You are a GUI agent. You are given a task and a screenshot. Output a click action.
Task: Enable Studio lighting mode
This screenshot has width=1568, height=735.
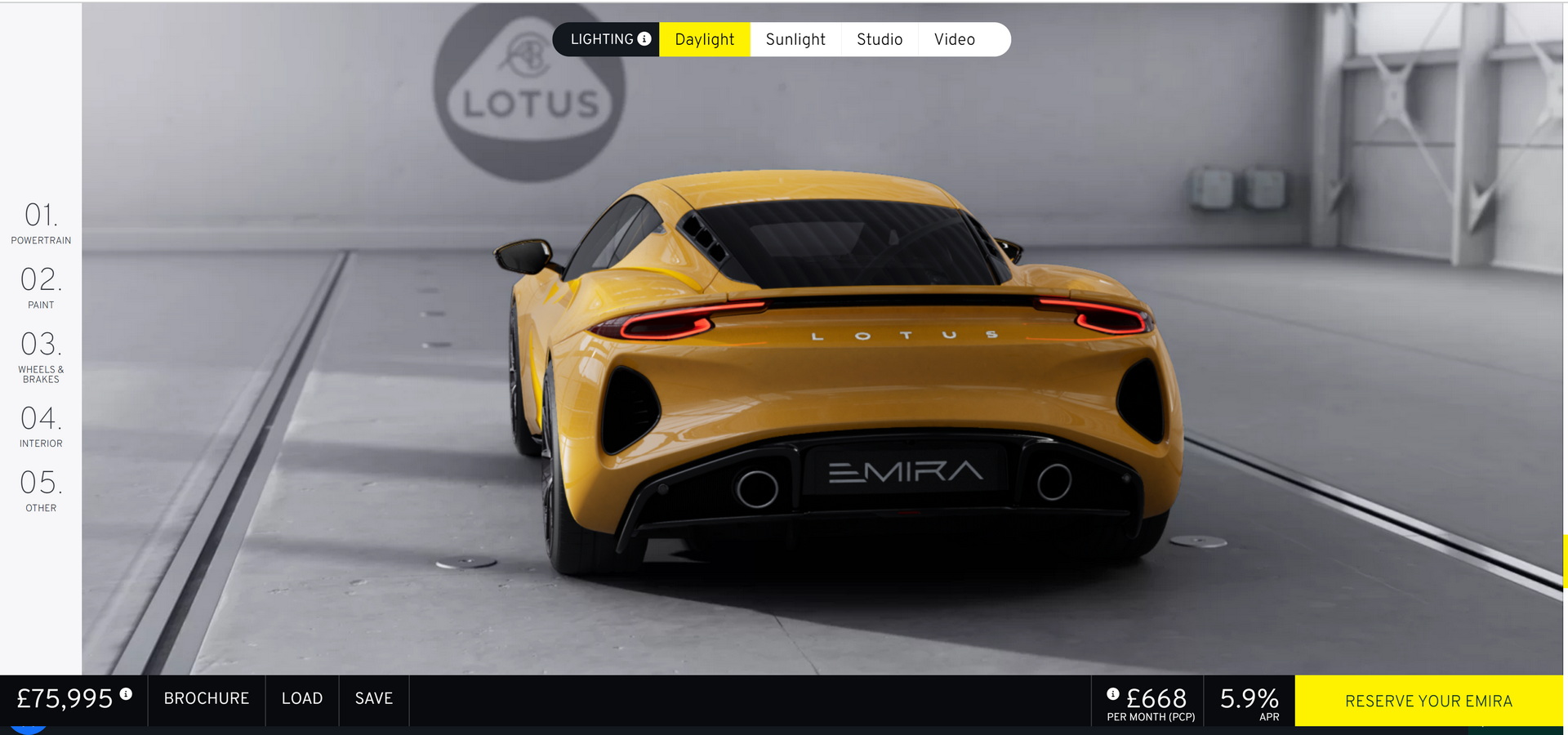880,38
